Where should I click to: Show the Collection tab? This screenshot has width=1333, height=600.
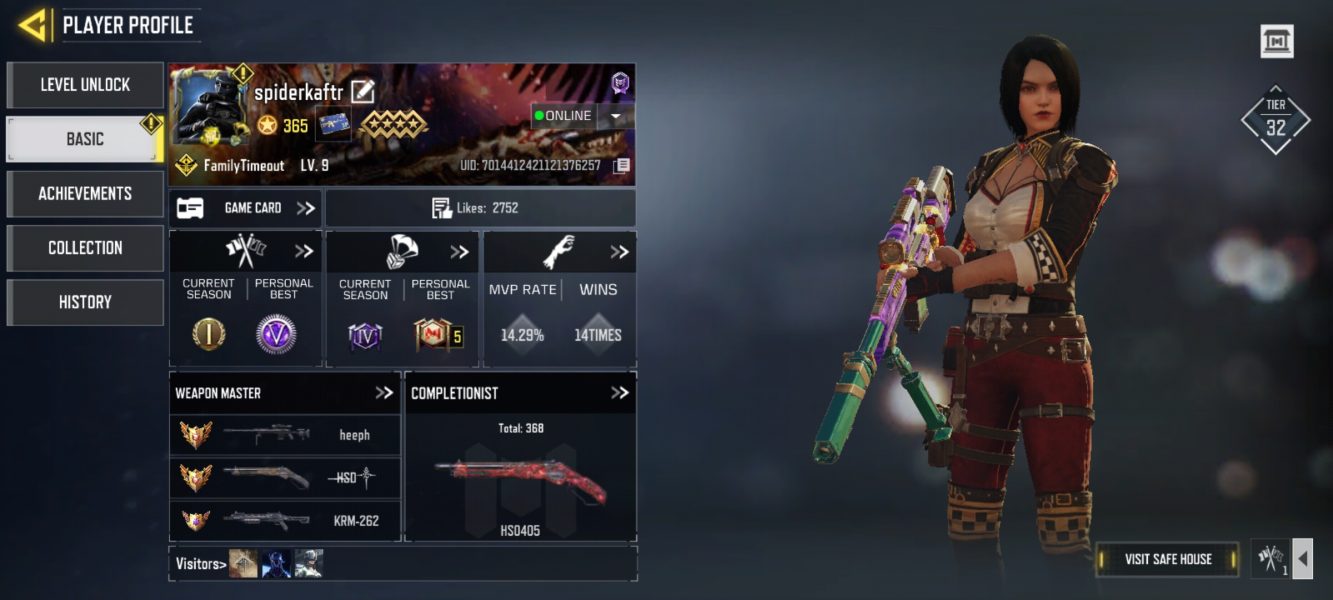[85, 247]
